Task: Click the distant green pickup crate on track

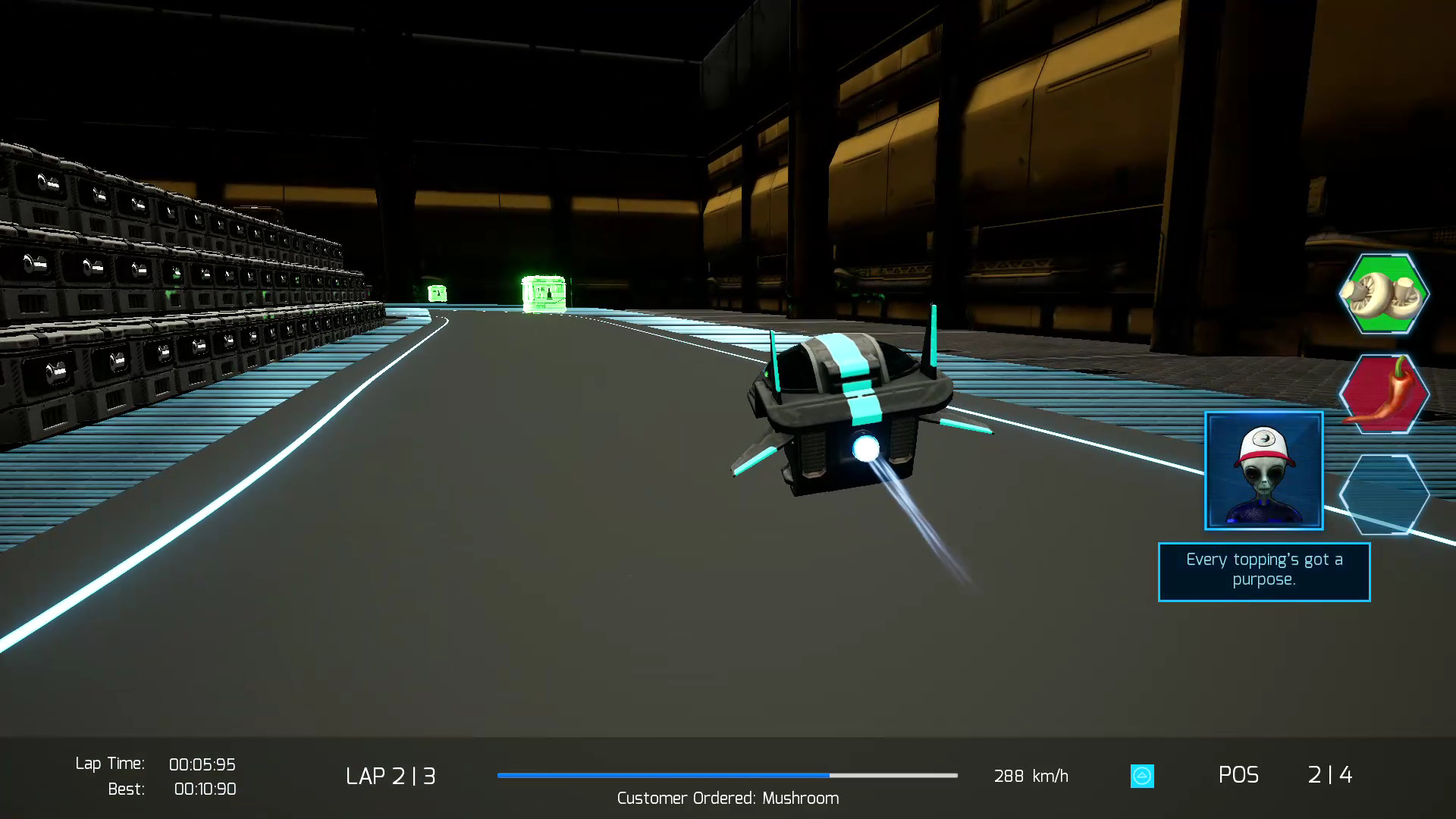Action: coord(438,292)
